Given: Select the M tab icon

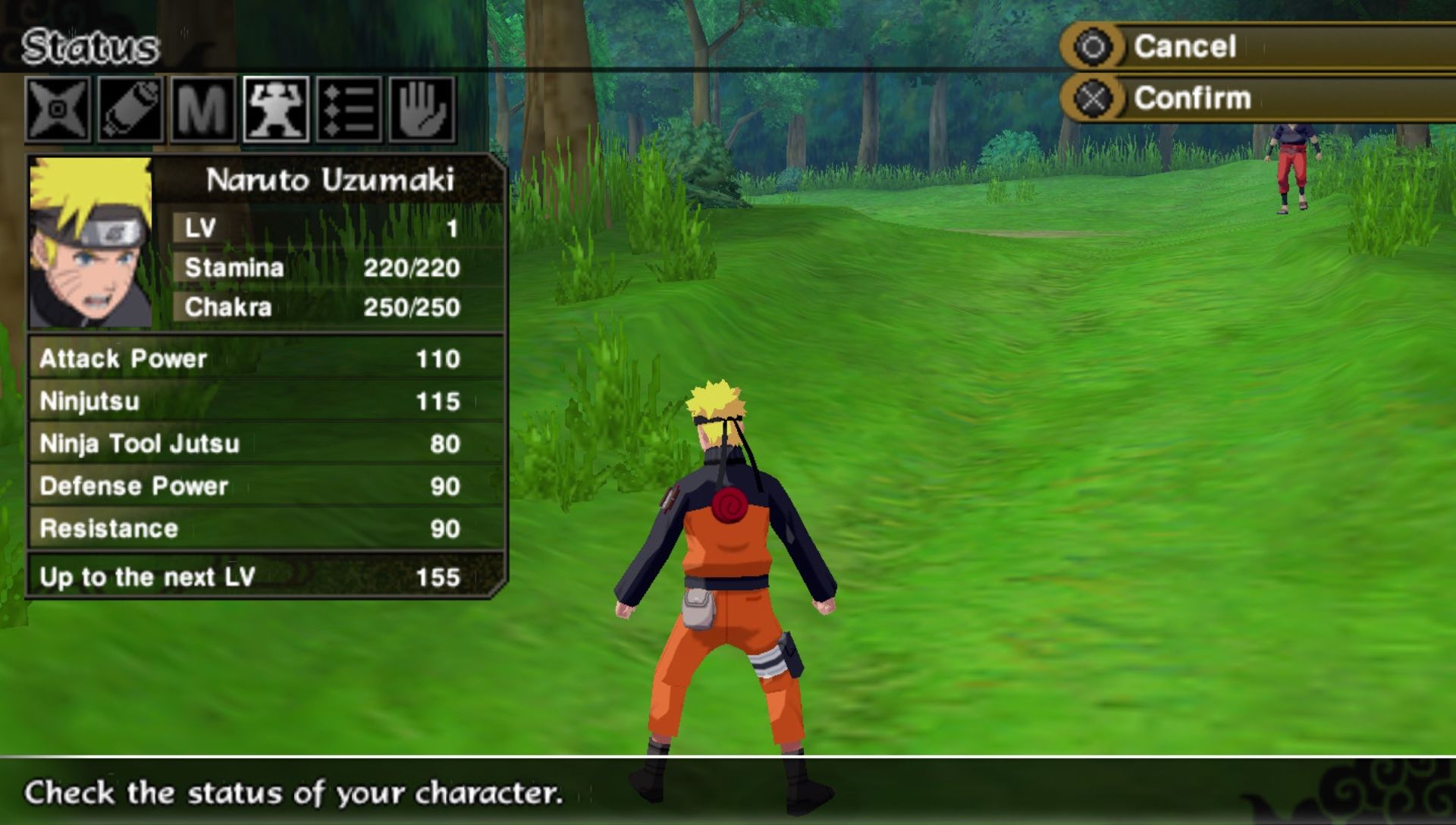Looking at the screenshot, I should tap(202, 110).
